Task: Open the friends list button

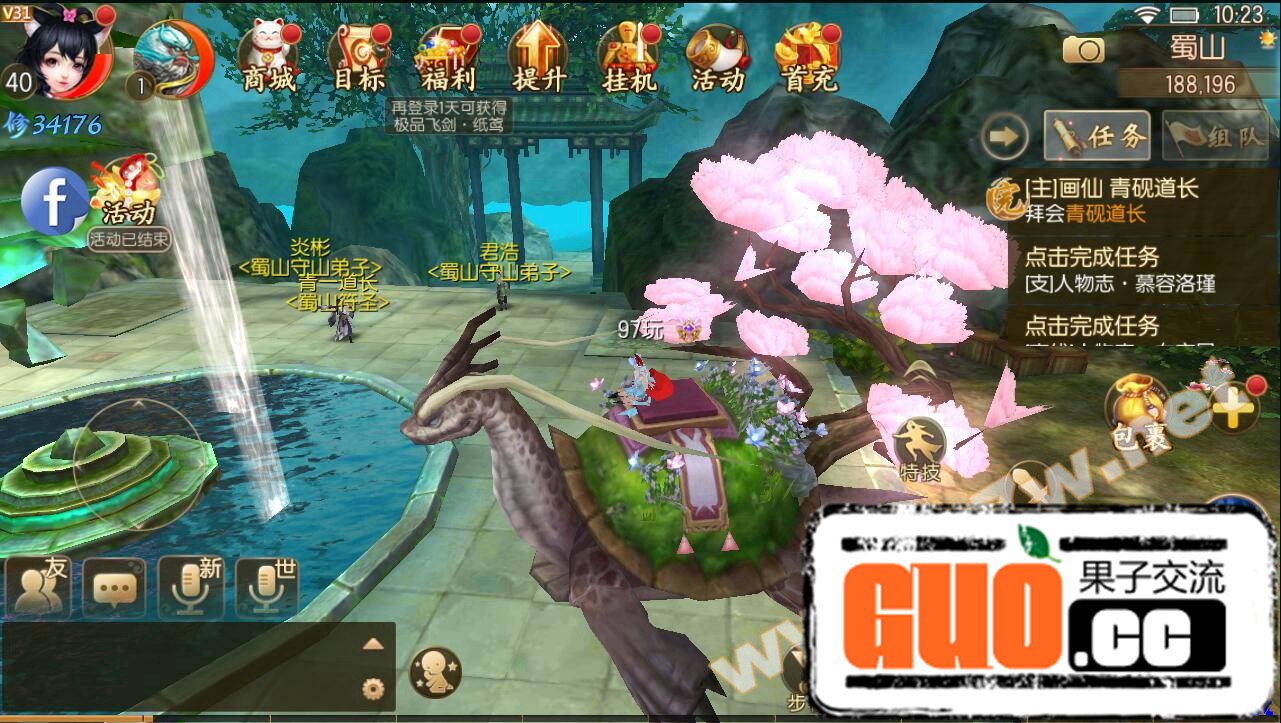Action: tap(38, 587)
